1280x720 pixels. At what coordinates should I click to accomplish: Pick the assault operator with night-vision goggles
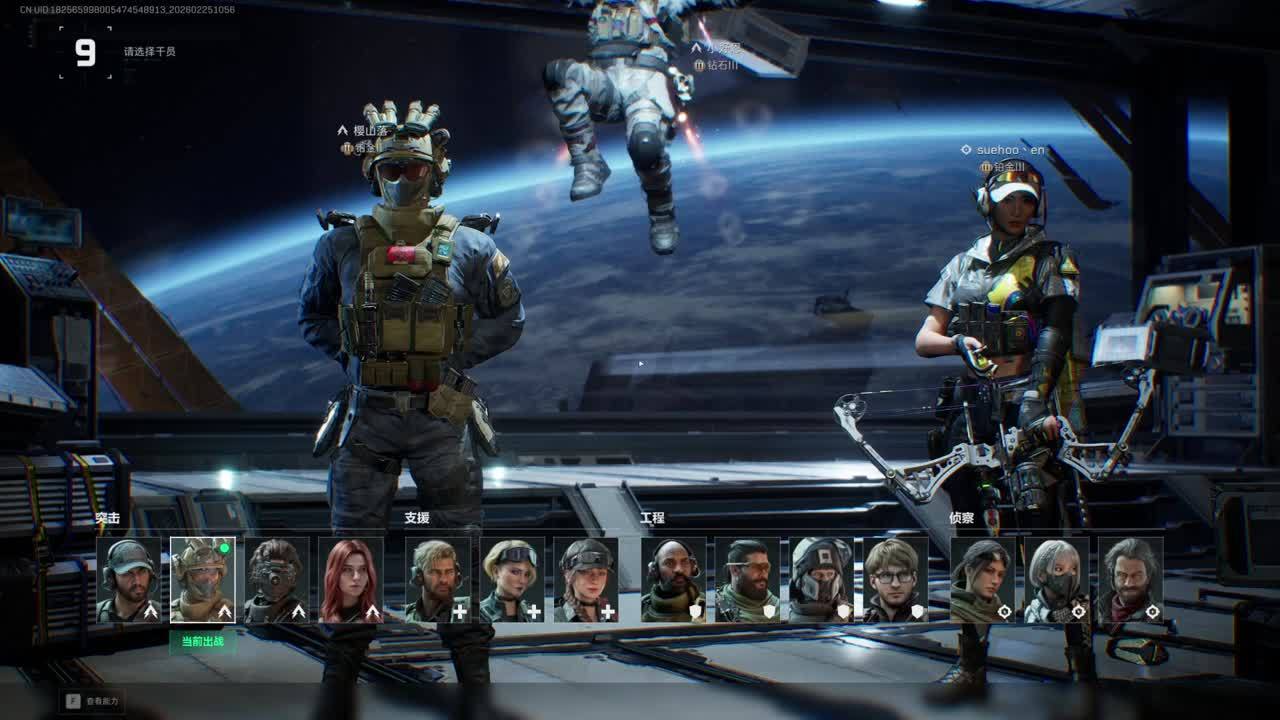(277, 580)
